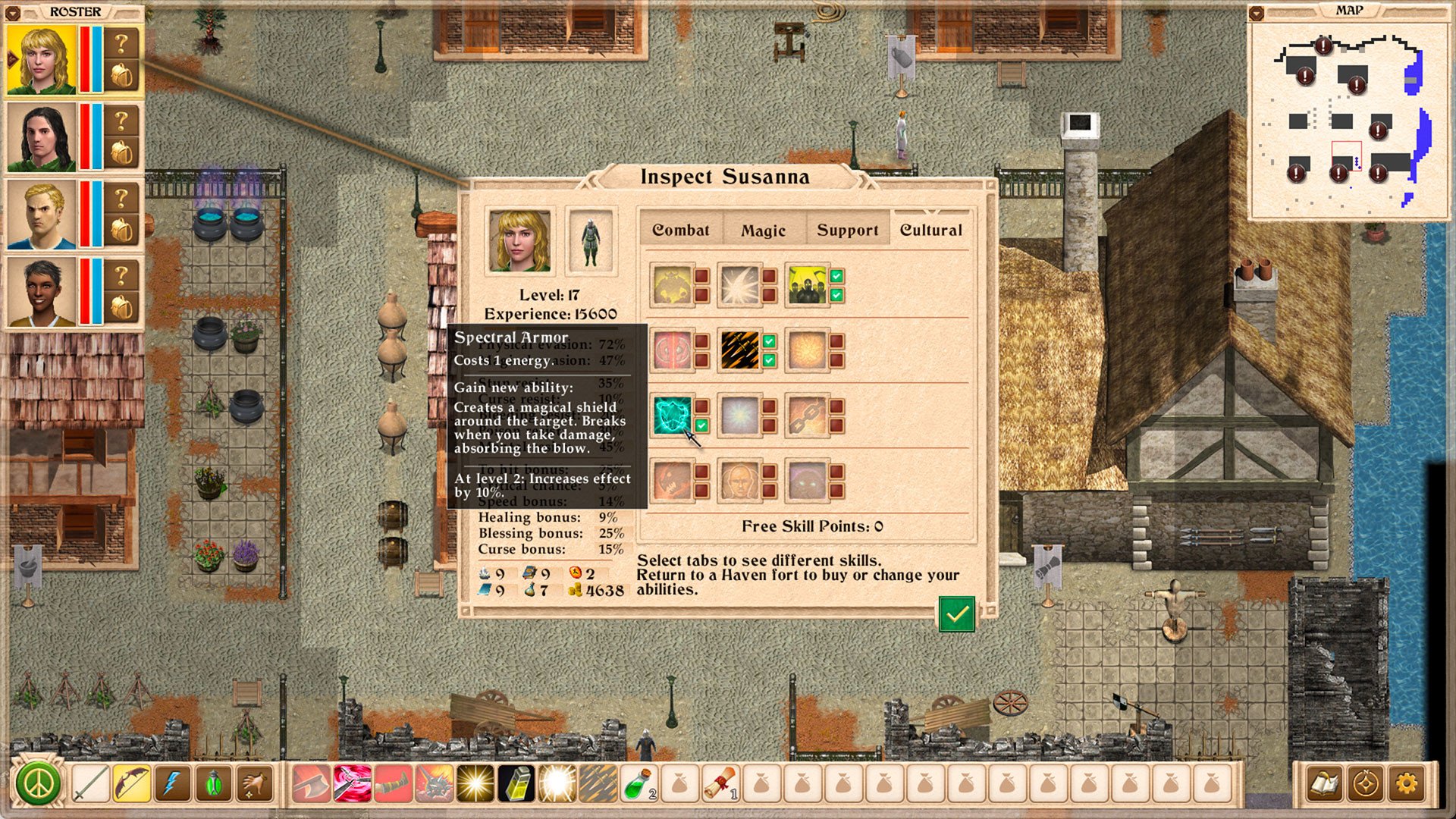Choose the hooded figures skill icon

[x=807, y=285]
